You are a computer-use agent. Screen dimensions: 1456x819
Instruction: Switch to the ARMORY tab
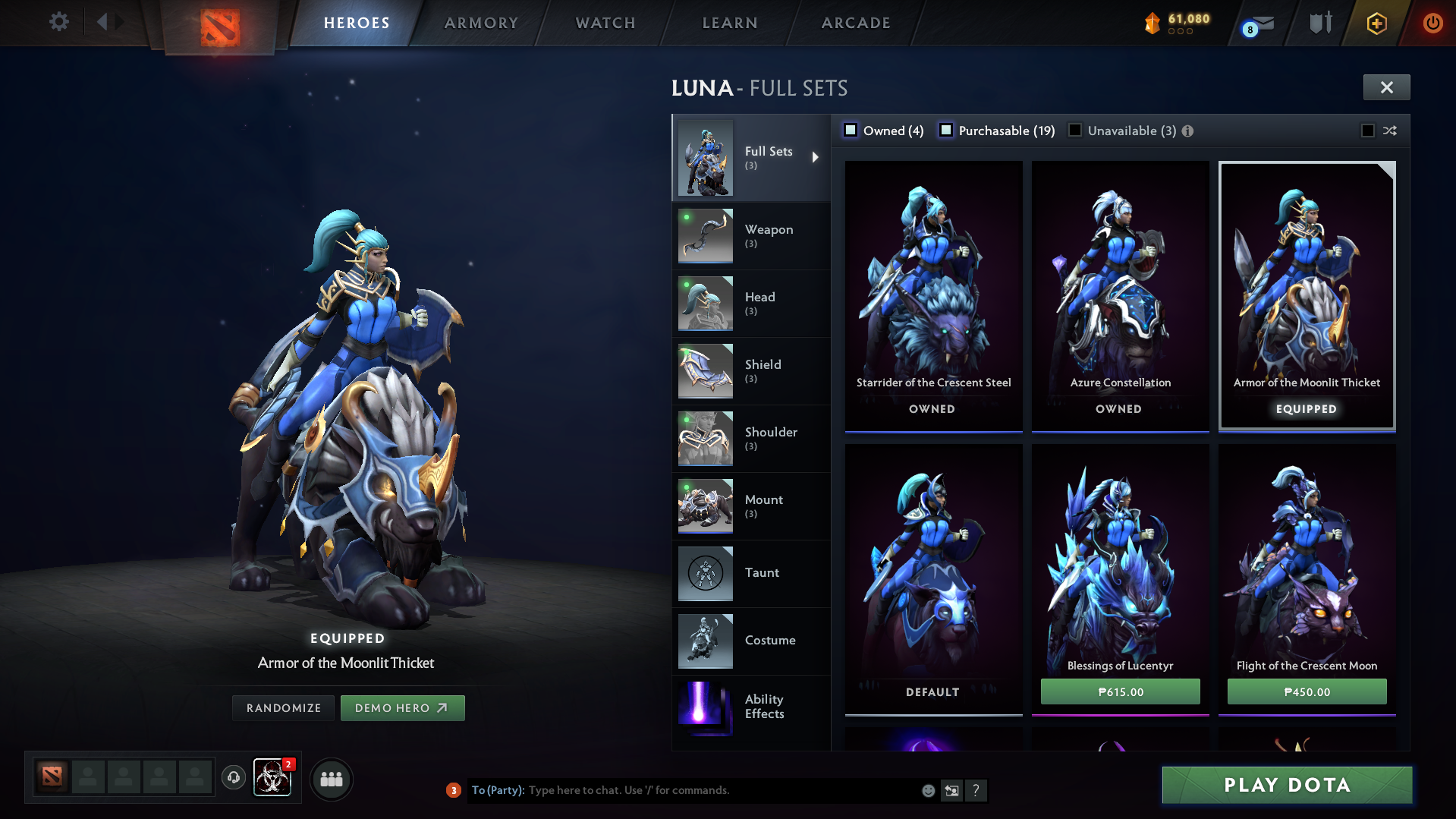[481, 23]
